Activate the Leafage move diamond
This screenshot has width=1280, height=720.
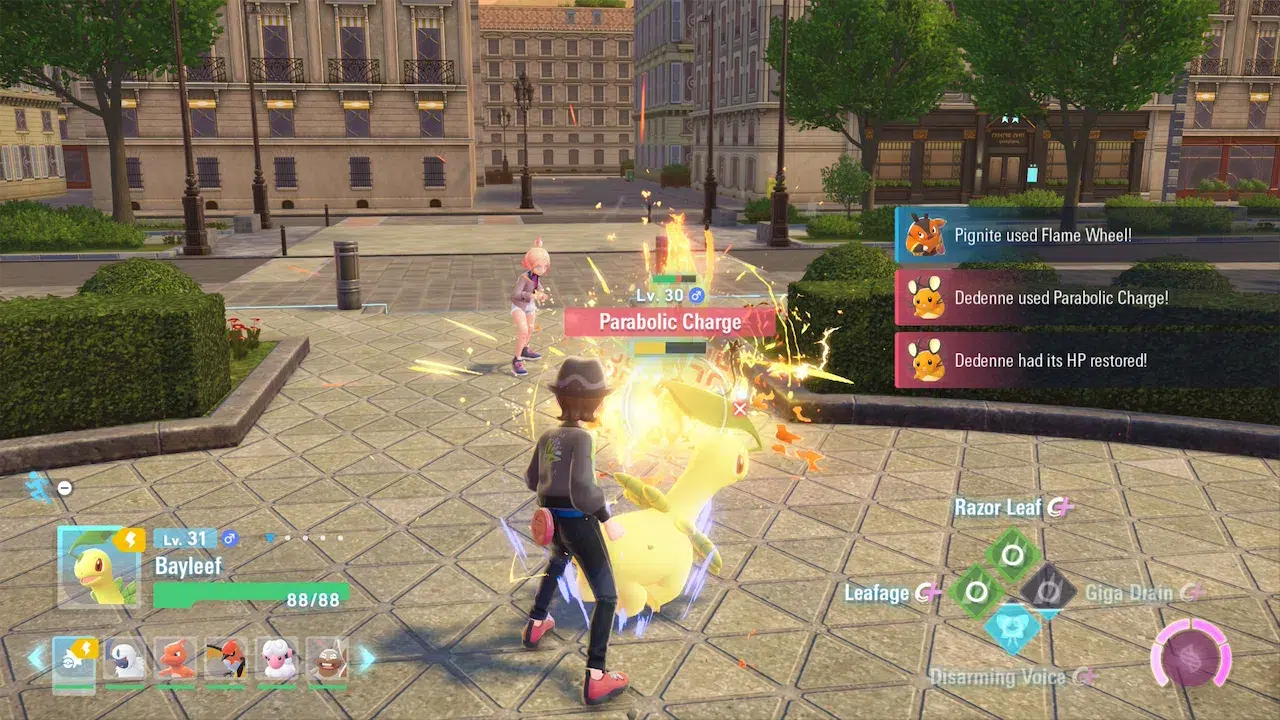pos(976,592)
